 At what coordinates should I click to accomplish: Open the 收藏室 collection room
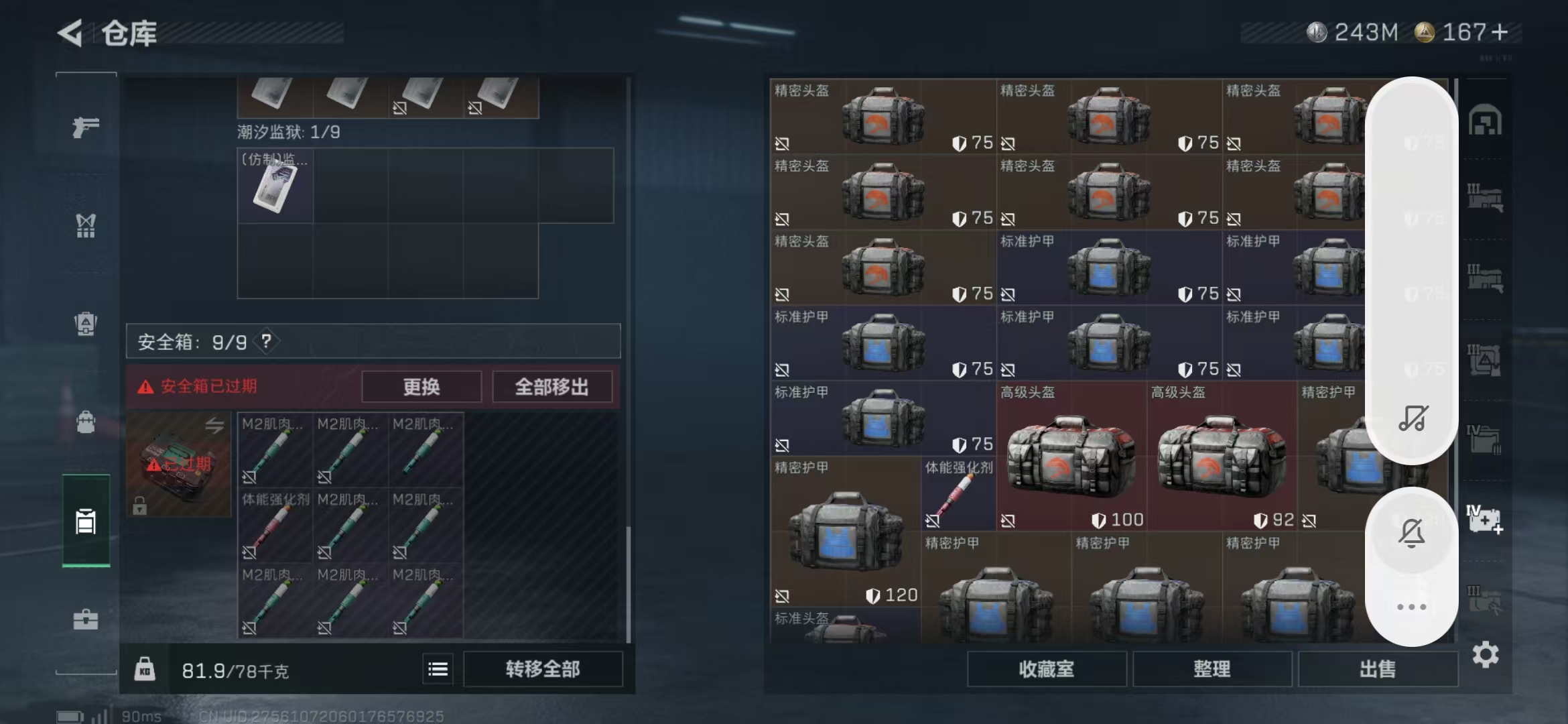(x=1046, y=669)
